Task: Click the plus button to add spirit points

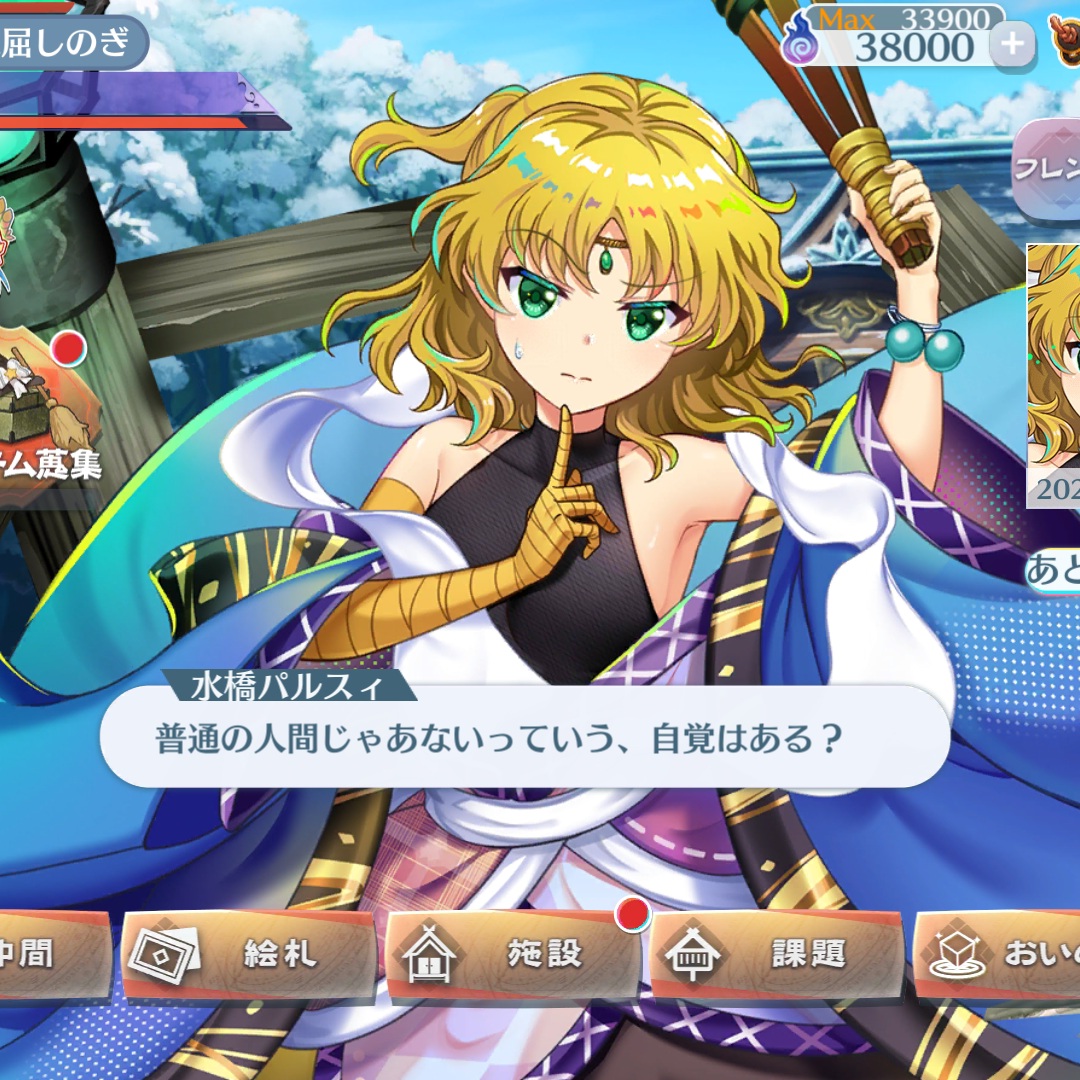Action: 1012,44
